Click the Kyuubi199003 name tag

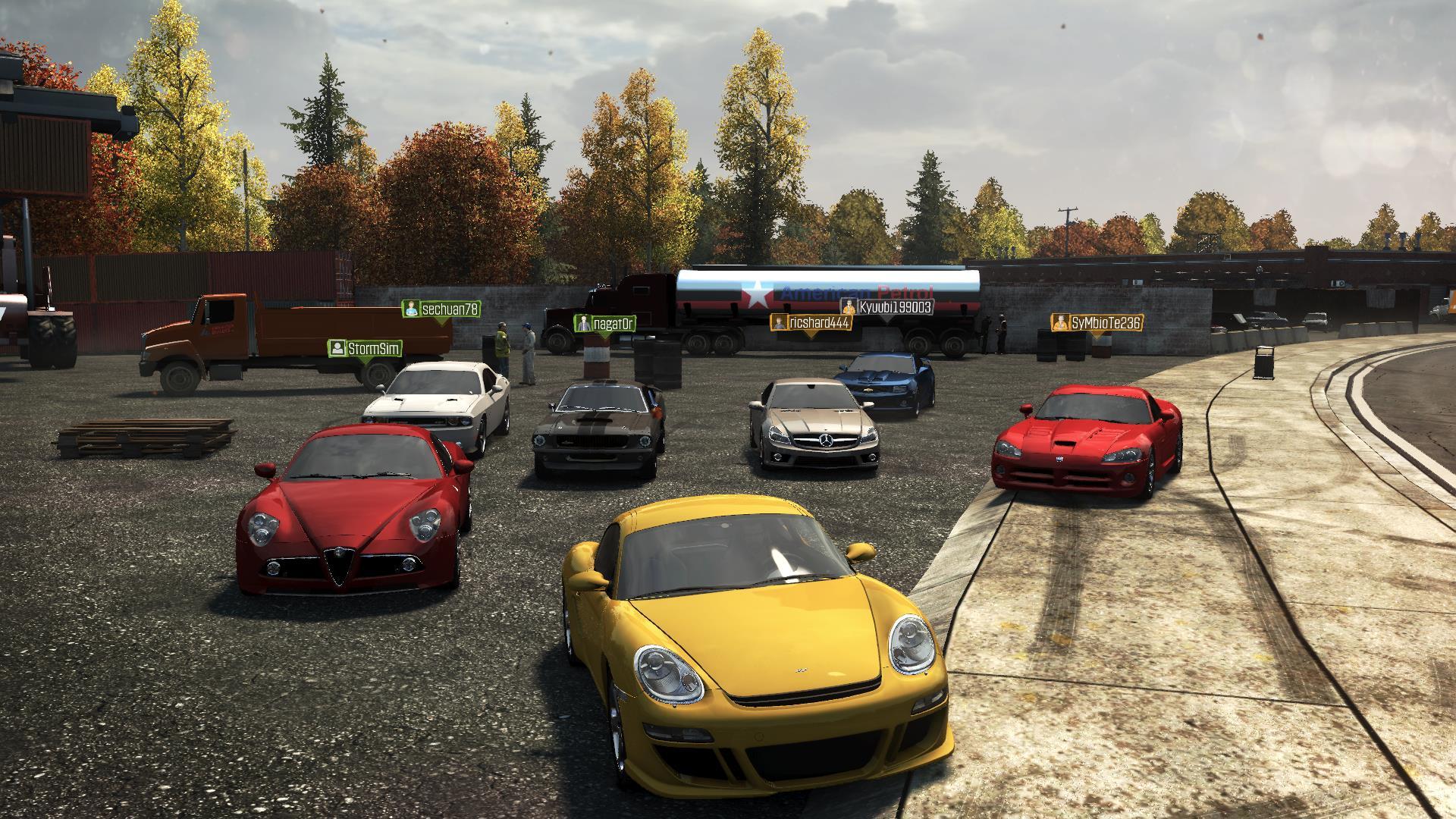tap(887, 307)
